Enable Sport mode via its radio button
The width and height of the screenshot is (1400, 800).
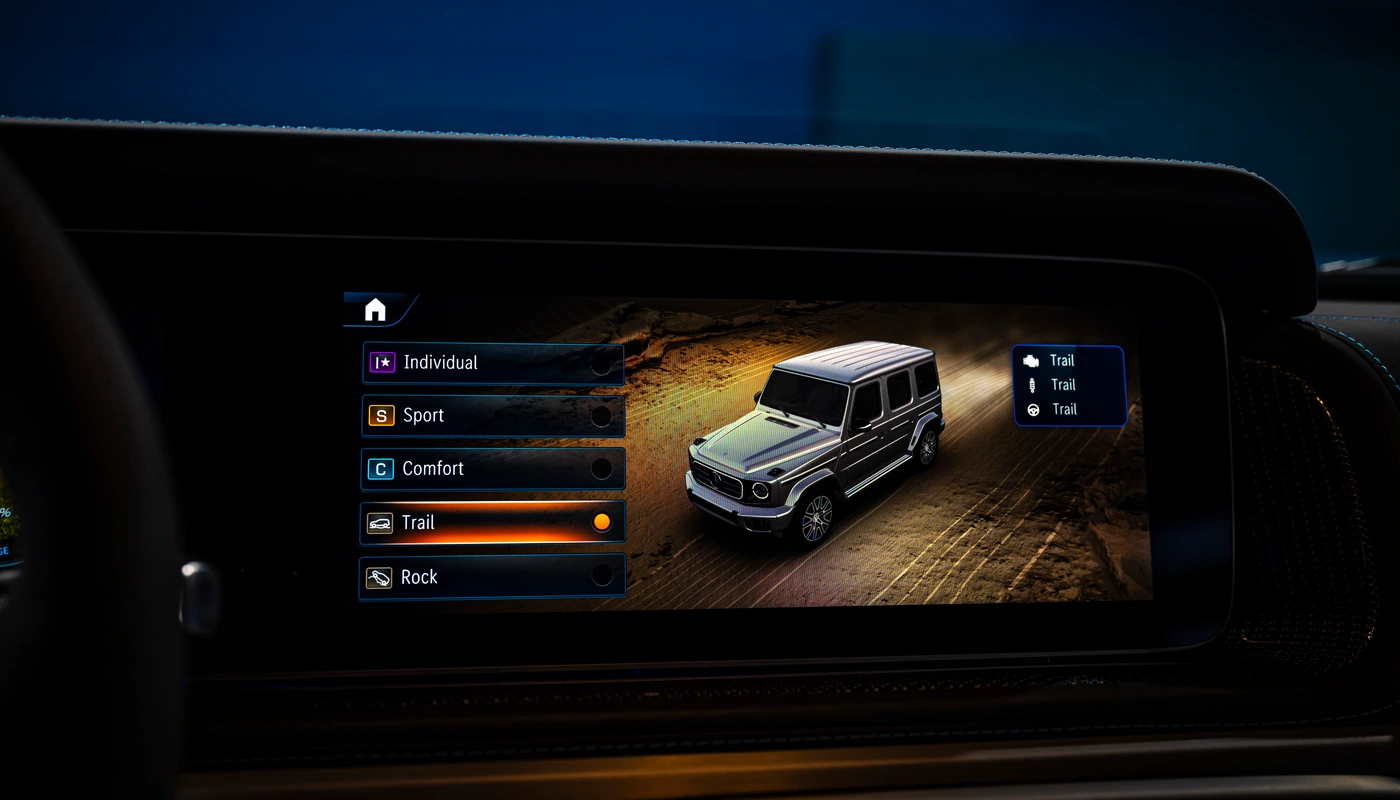(602, 415)
